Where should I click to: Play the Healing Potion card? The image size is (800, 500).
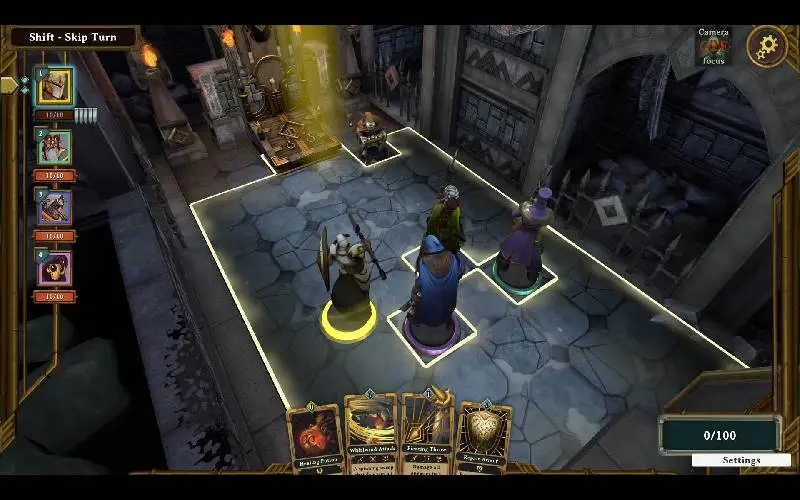click(313, 437)
